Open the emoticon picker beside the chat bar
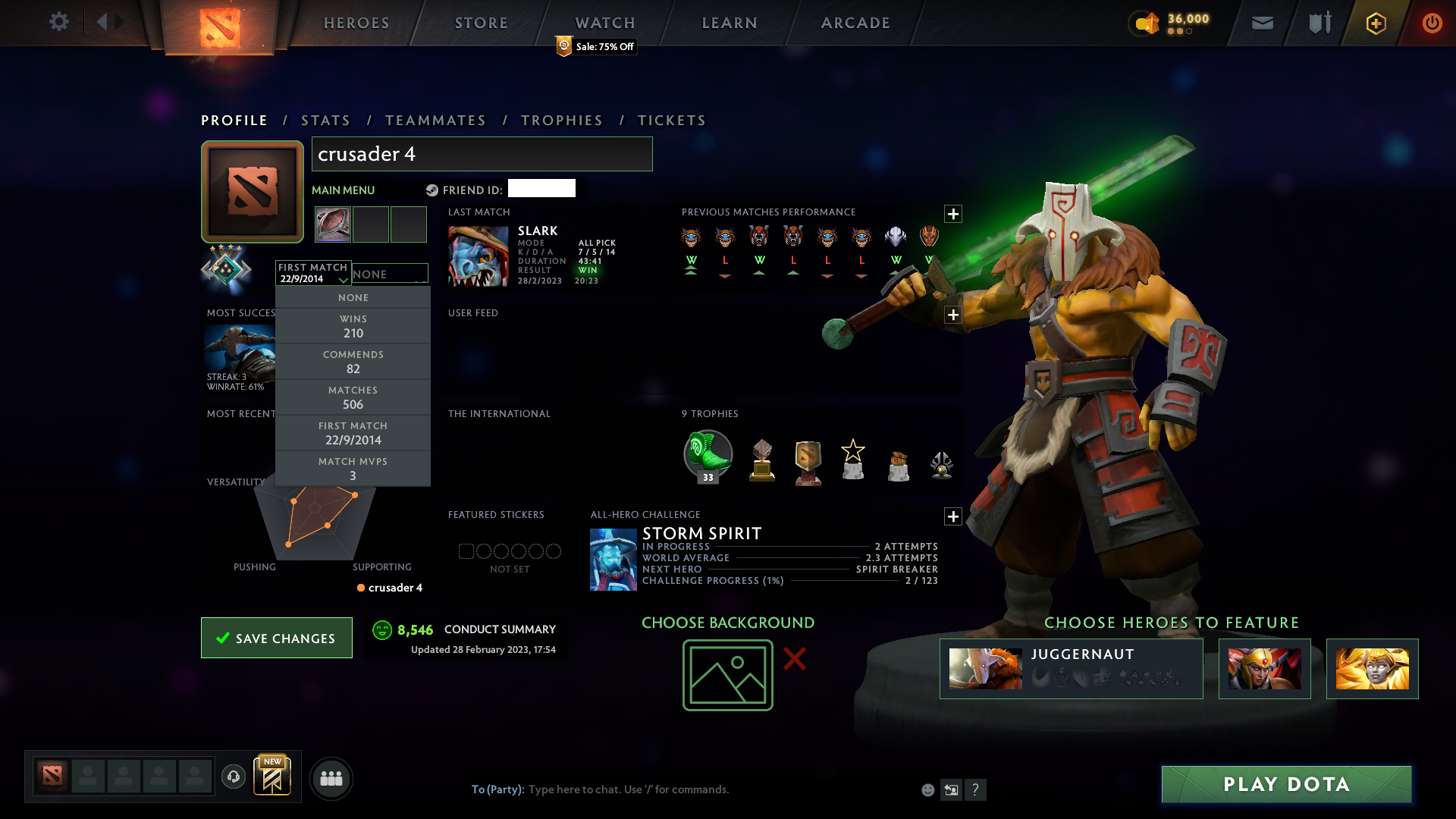1456x819 pixels. pos(928,789)
